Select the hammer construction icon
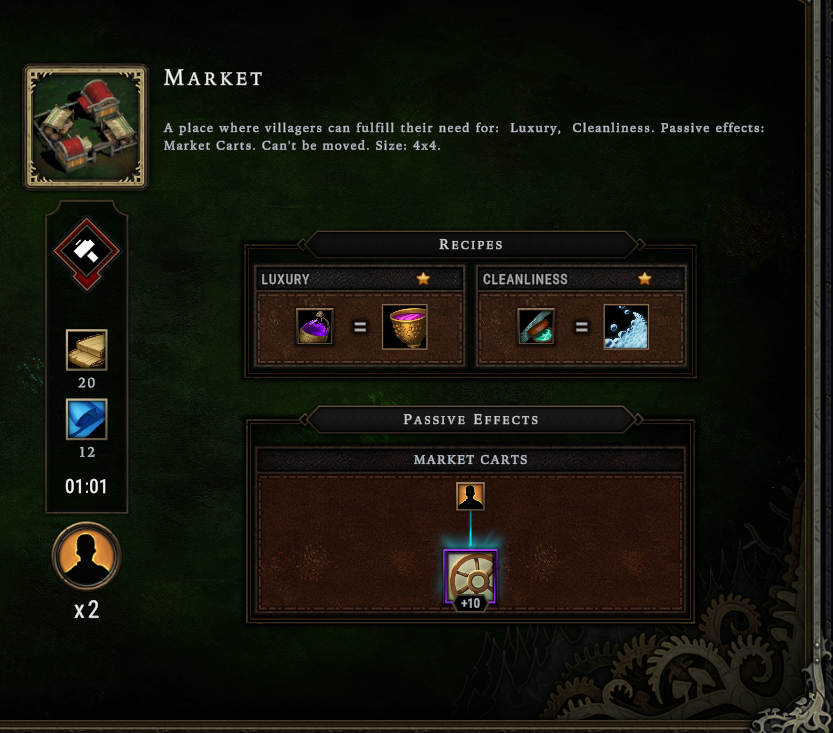 [x=86, y=251]
